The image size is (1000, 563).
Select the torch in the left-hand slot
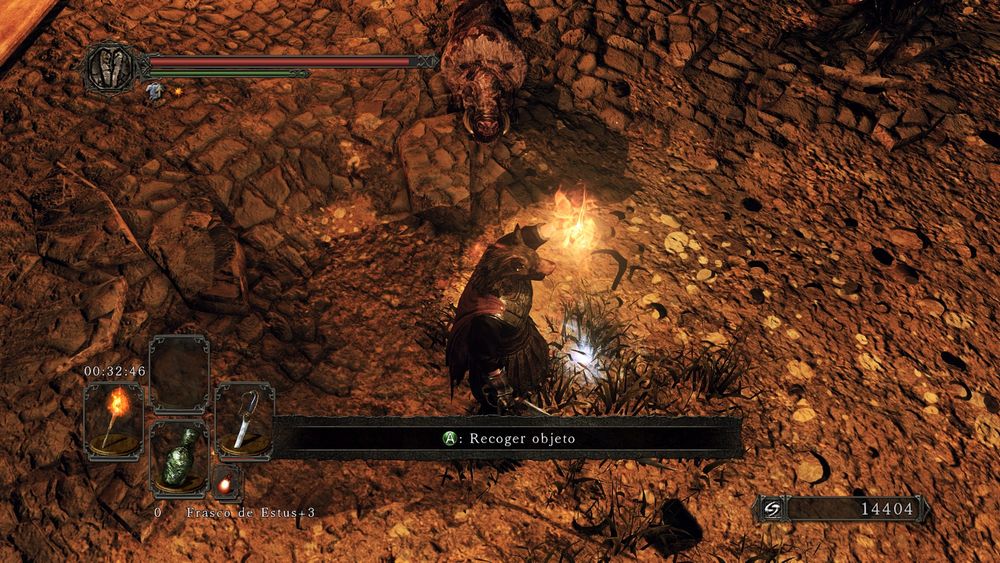click(x=113, y=420)
